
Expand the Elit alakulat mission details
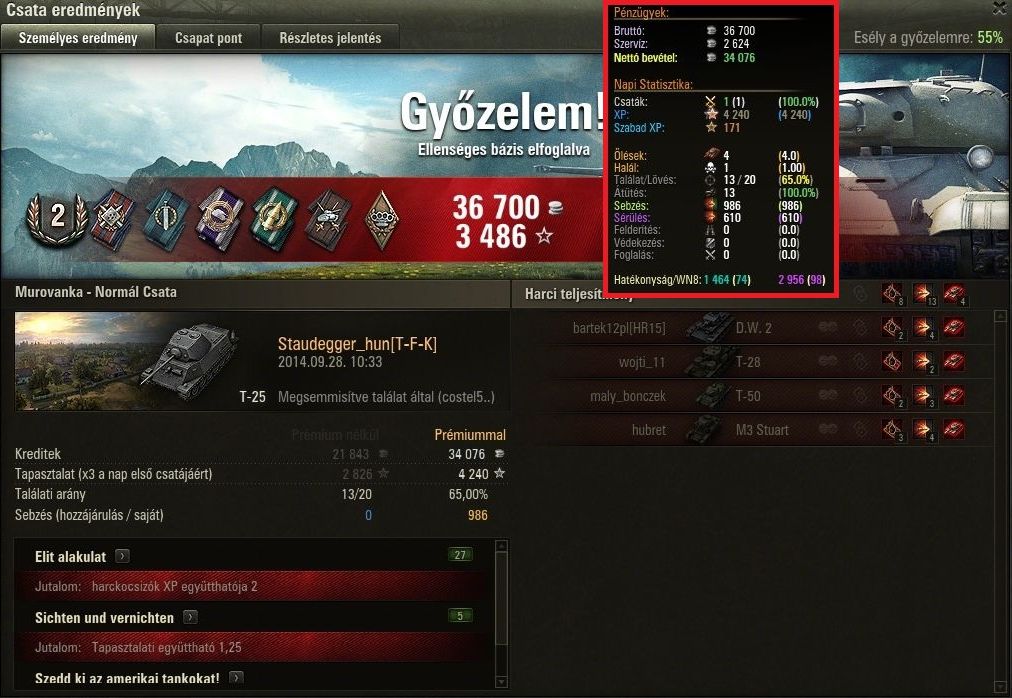coord(122,556)
